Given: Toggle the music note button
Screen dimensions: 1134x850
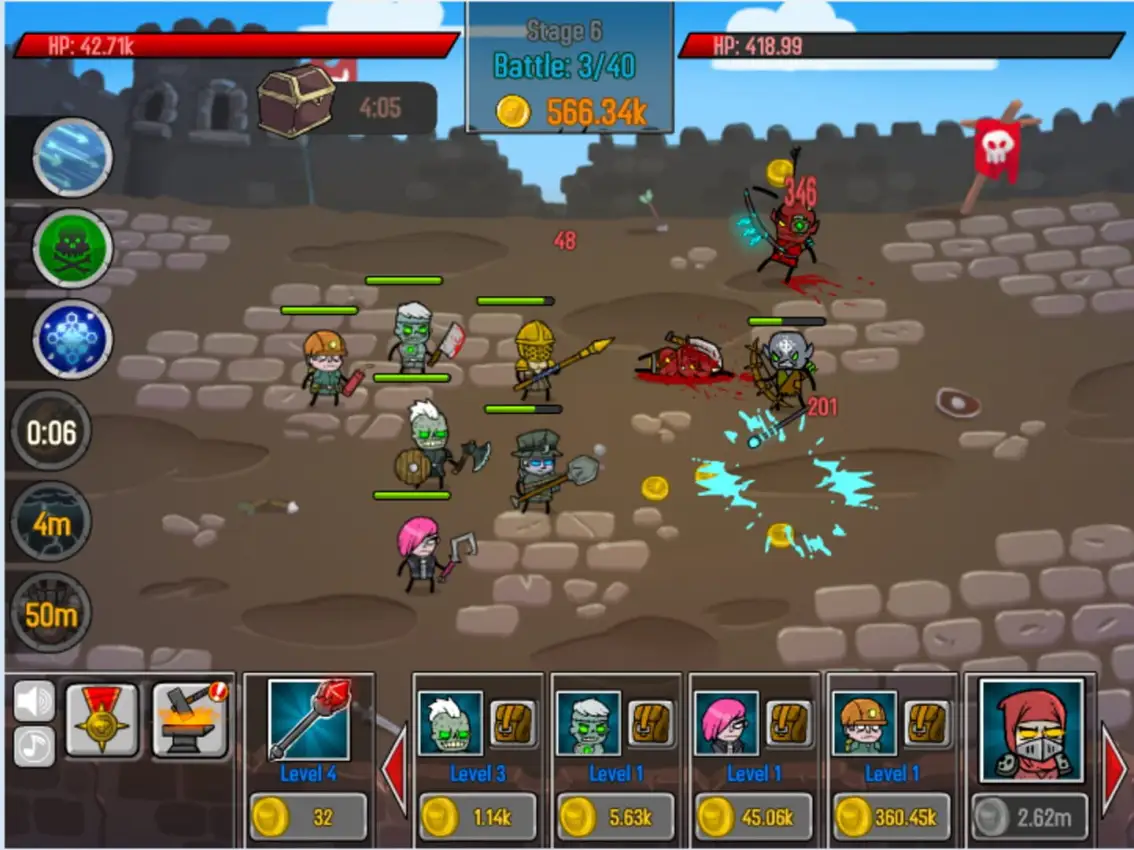Looking at the screenshot, I should 34,746.
